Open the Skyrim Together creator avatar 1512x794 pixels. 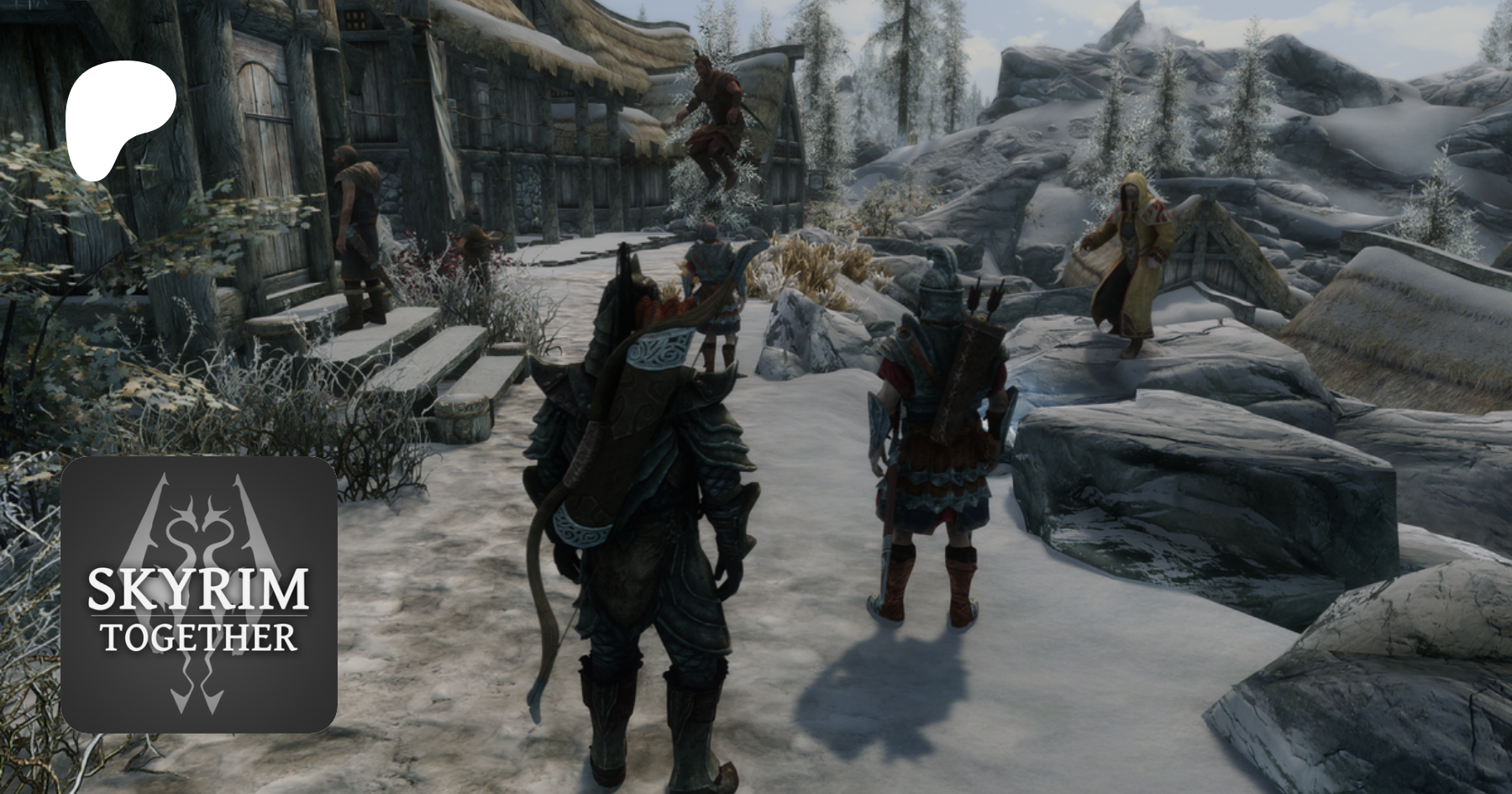[199, 595]
